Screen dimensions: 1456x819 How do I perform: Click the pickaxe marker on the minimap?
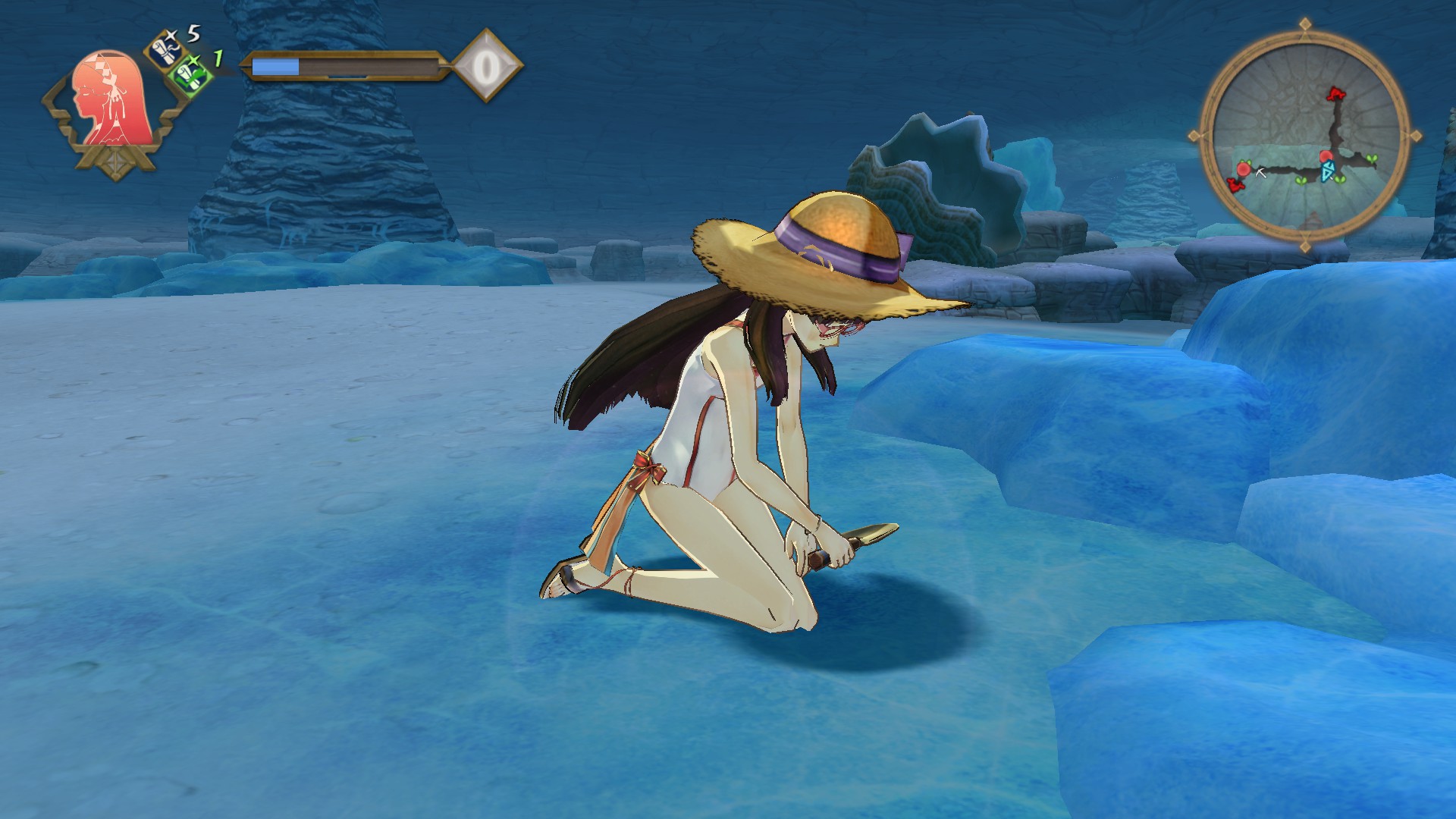(1261, 173)
